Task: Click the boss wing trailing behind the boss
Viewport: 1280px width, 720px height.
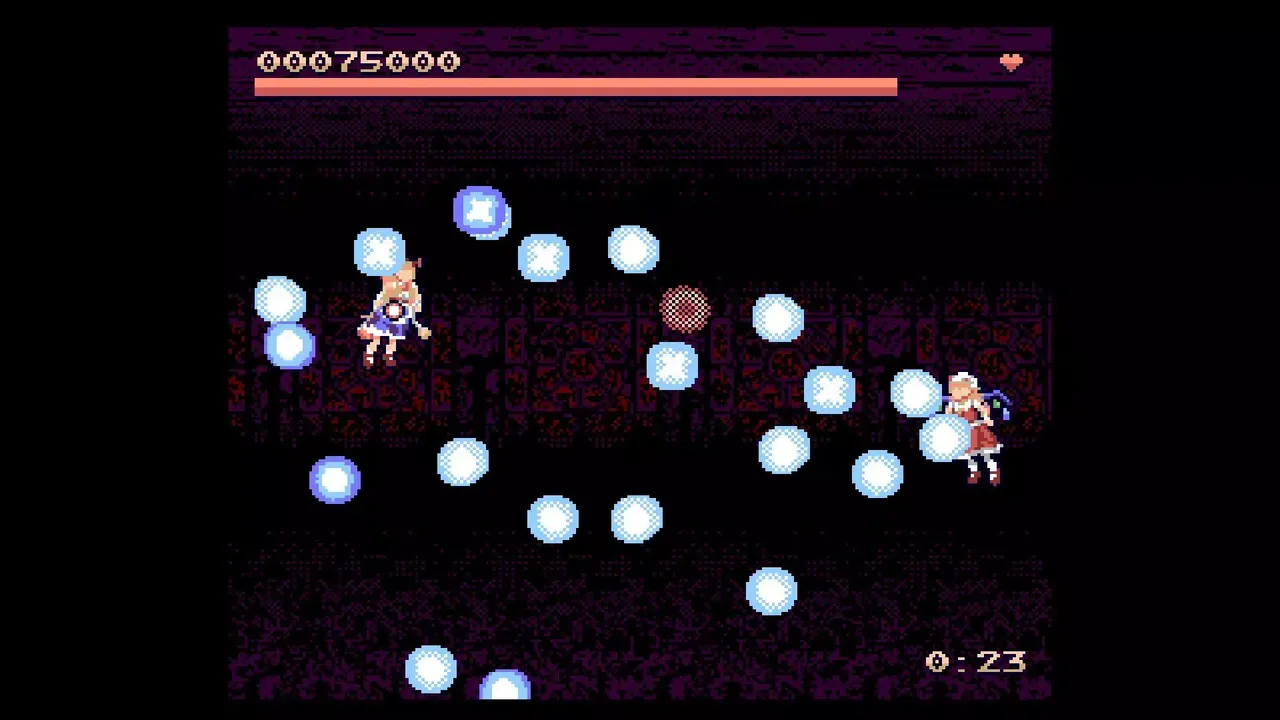Action: [1000, 400]
